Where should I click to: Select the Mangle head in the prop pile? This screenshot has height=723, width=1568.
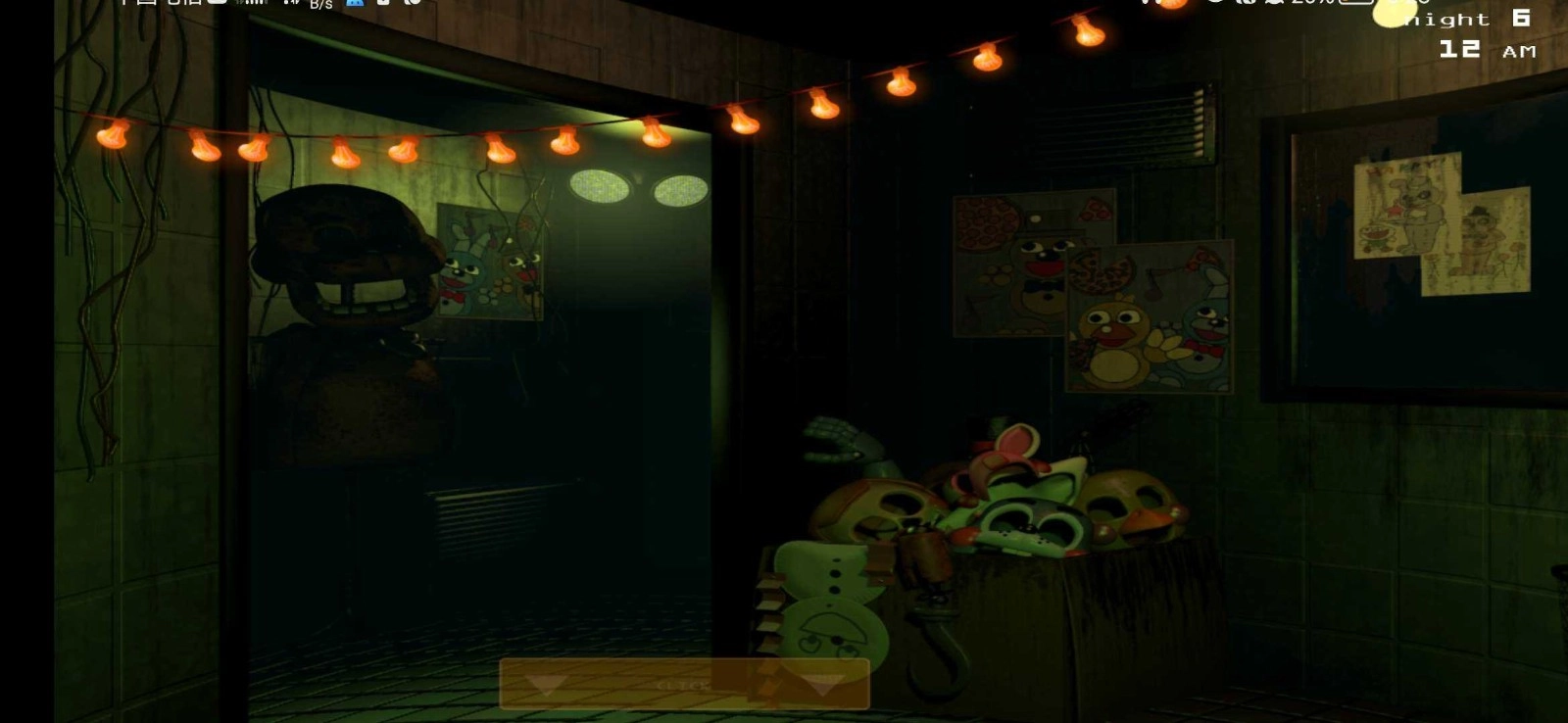coord(1009,451)
